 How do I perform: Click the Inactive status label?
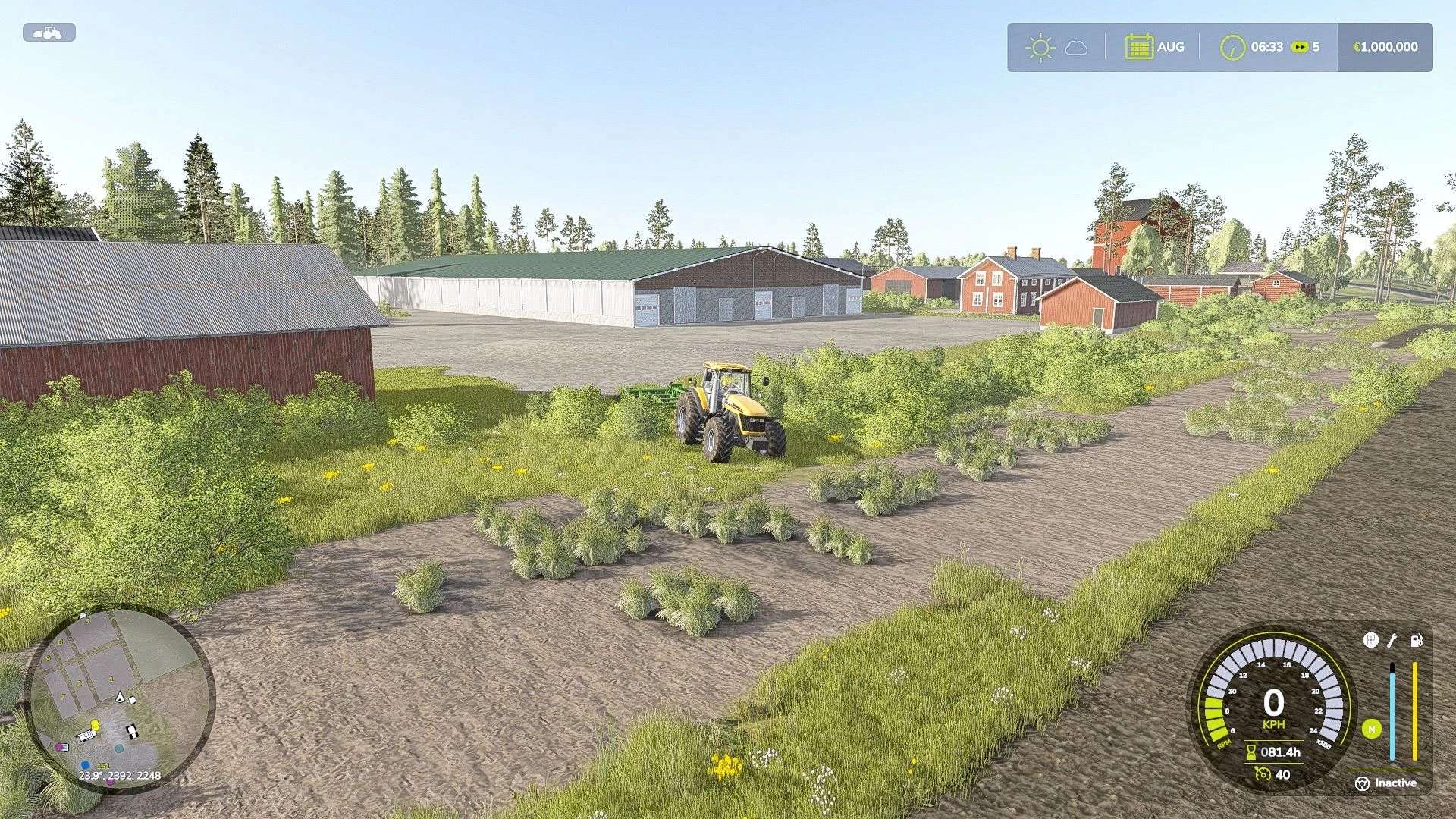click(1397, 783)
